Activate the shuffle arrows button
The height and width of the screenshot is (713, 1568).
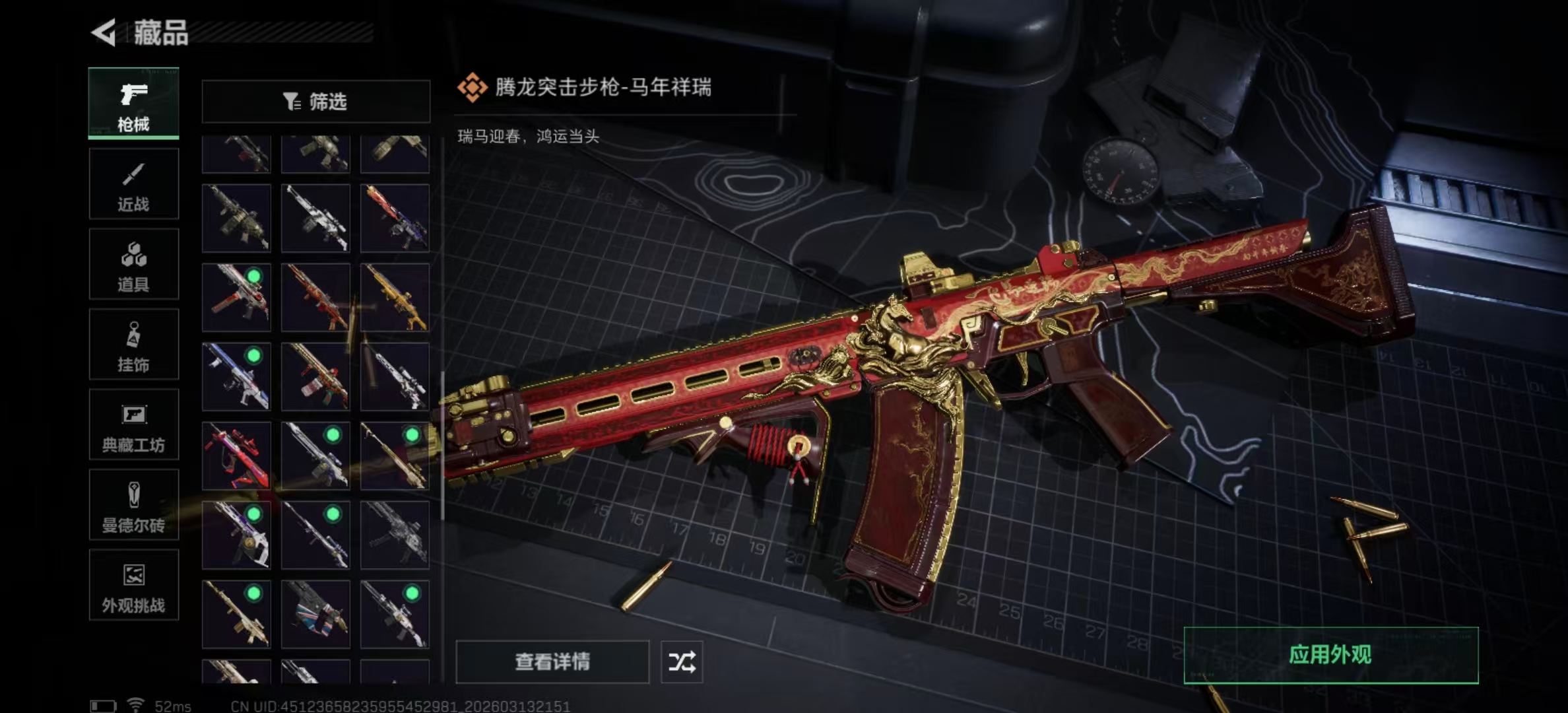click(x=682, y=662)
